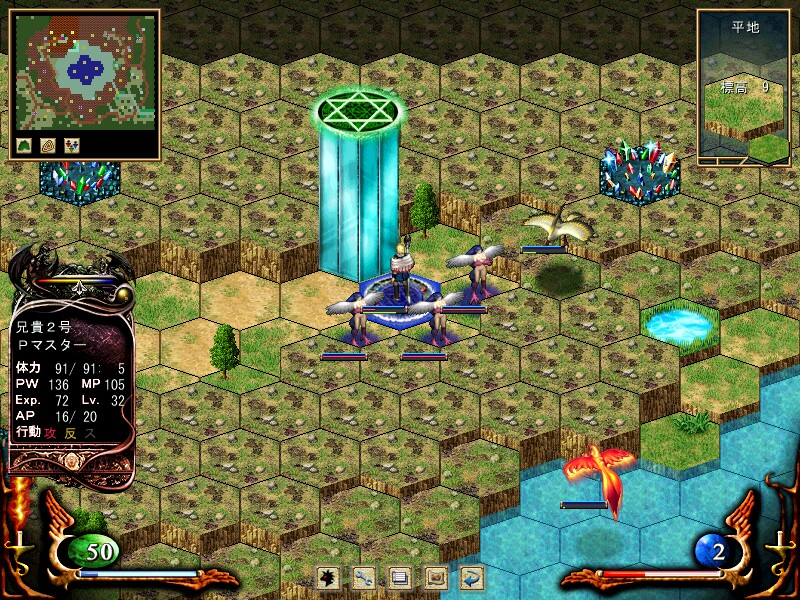
Task: Show unit markers filter on minimap
Action: coord(71,145)
